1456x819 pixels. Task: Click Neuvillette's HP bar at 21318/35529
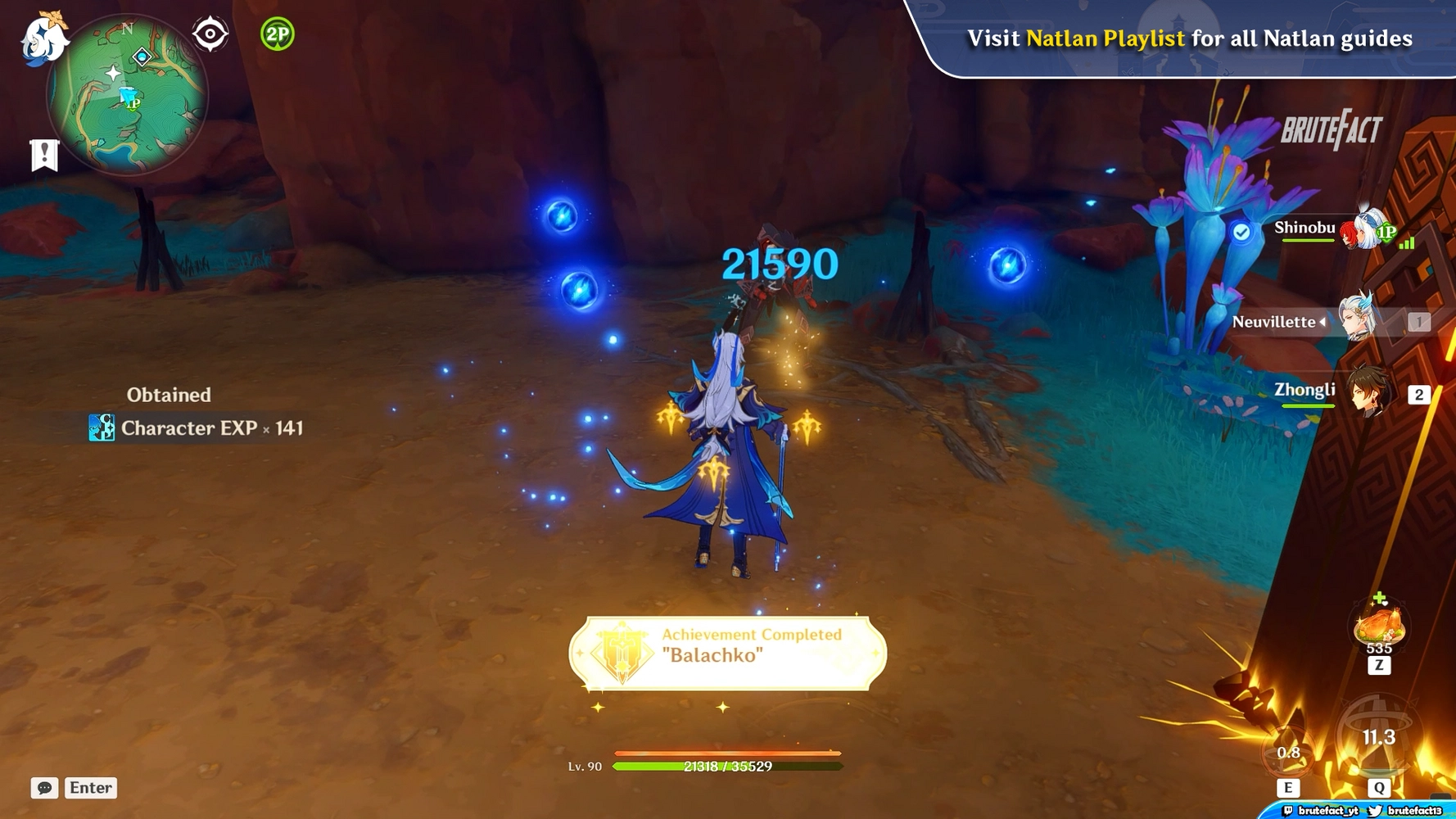point(728,767)
